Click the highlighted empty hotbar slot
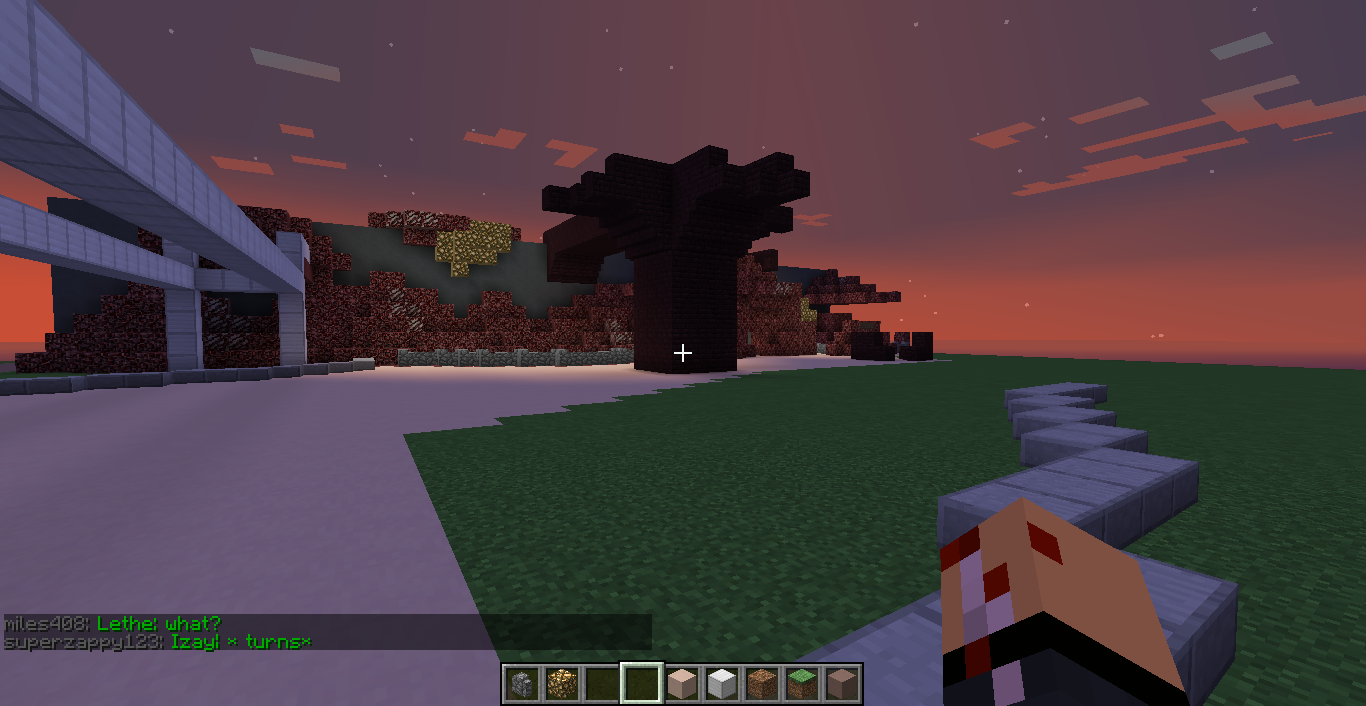1366x706 pixels. click(x=641, y=684)
